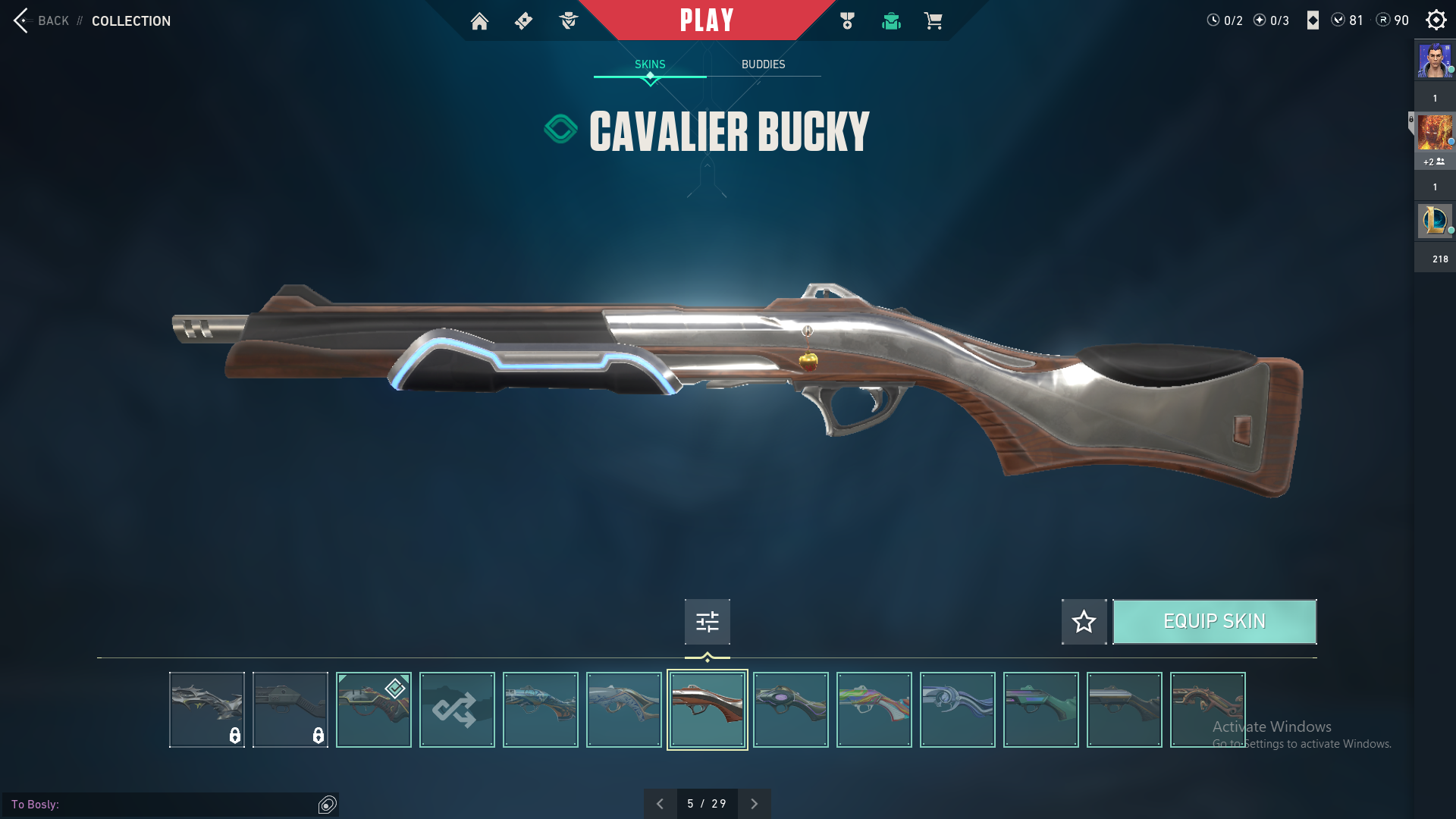This screenshot has width=1456, height=819.
Task: Open the home screen icon
Action: point(479,21)
